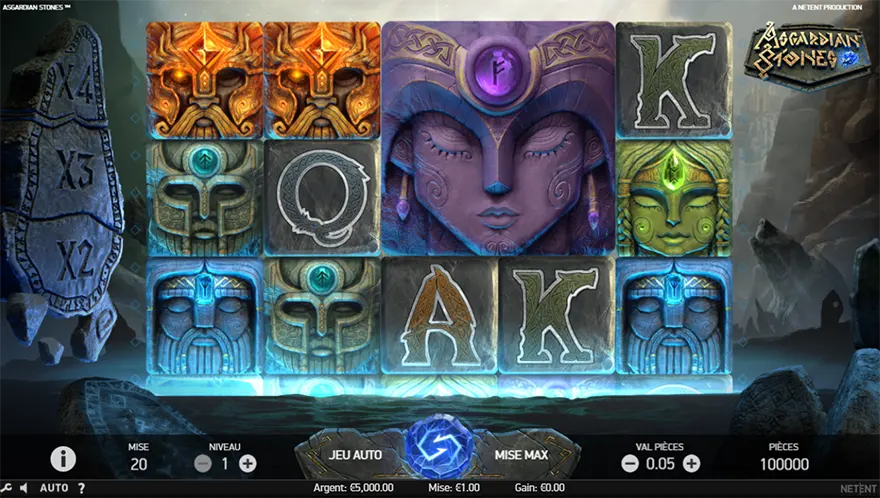The image size is (880, 498).
Task: Set the bet with Mise Max
Action: coord(521,454)
